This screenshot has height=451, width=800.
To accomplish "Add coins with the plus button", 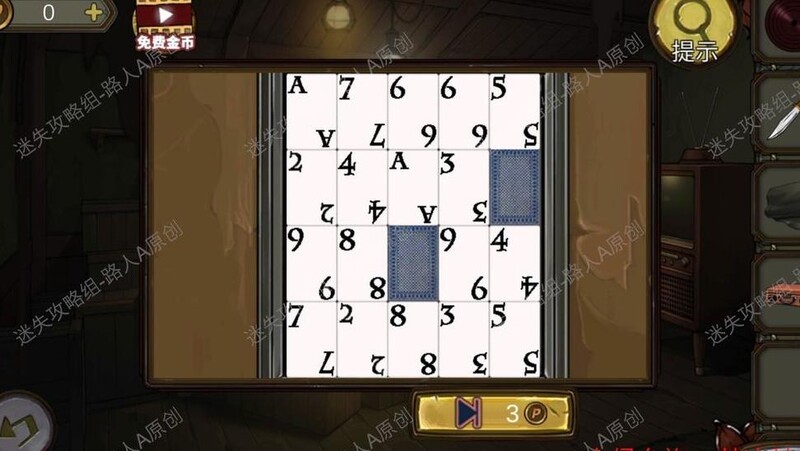I will tap(94, 13).
